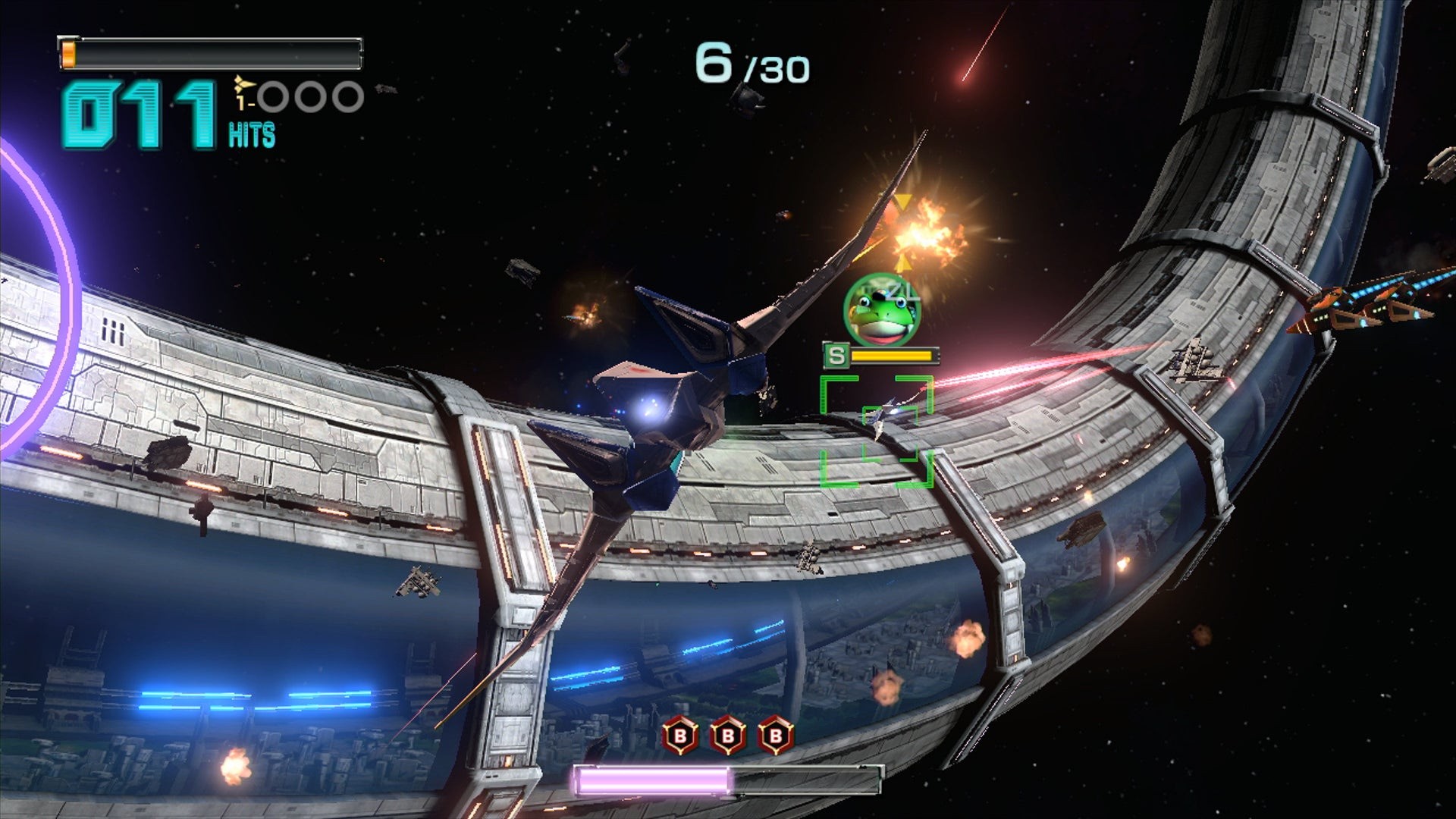Select Slippy's frog portrait icon
This screenshot has height=819, width=1456.
[881, 310]
